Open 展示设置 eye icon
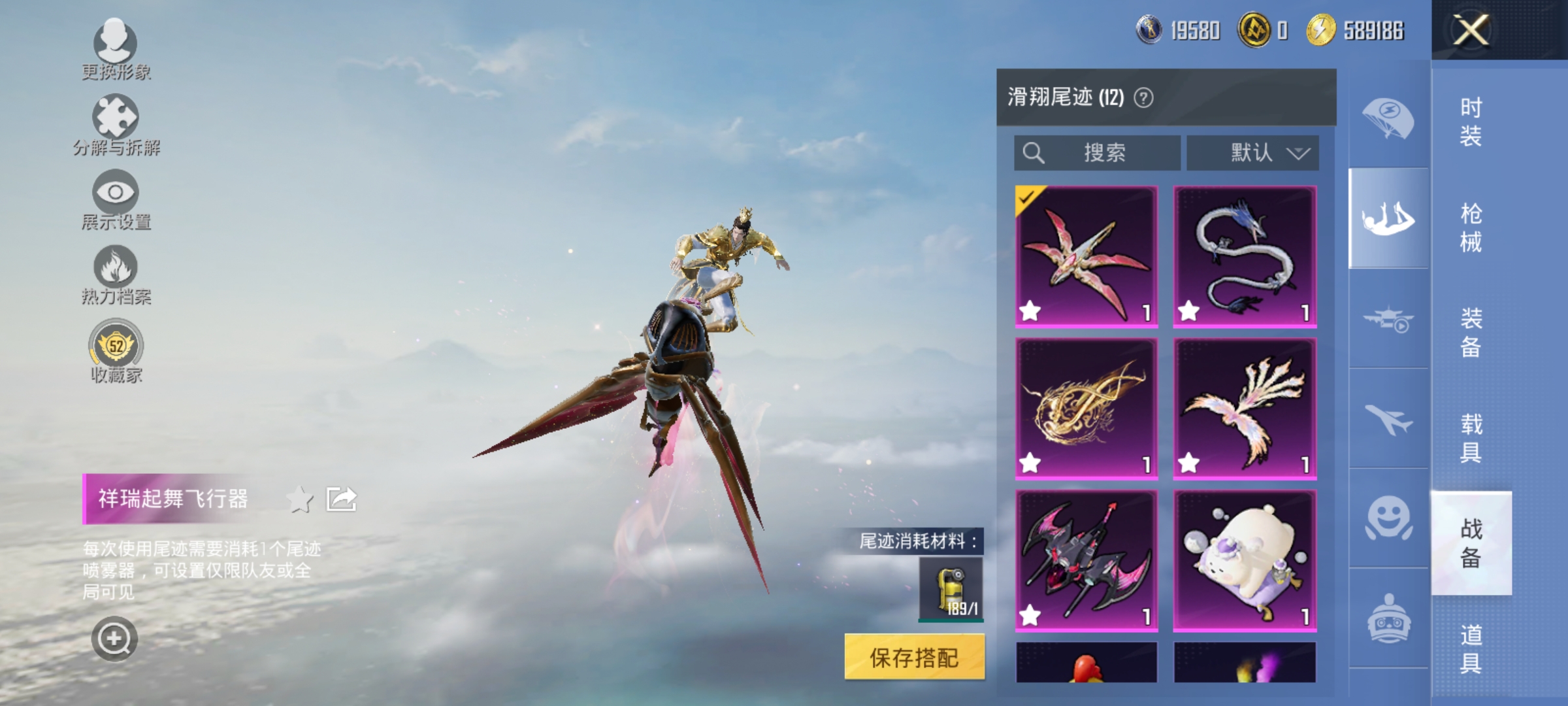Image resolution: width=1568 pixels, height=706 pixels. point(116,194)
